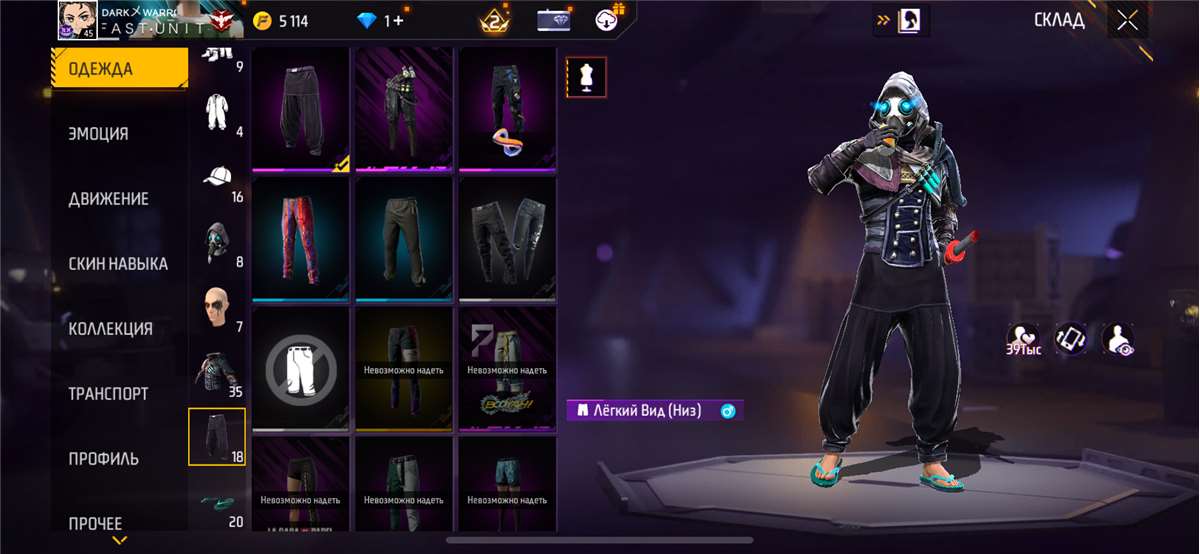
Task: Equip the equipped black baggy pants tile
Action: pos(301,109)
